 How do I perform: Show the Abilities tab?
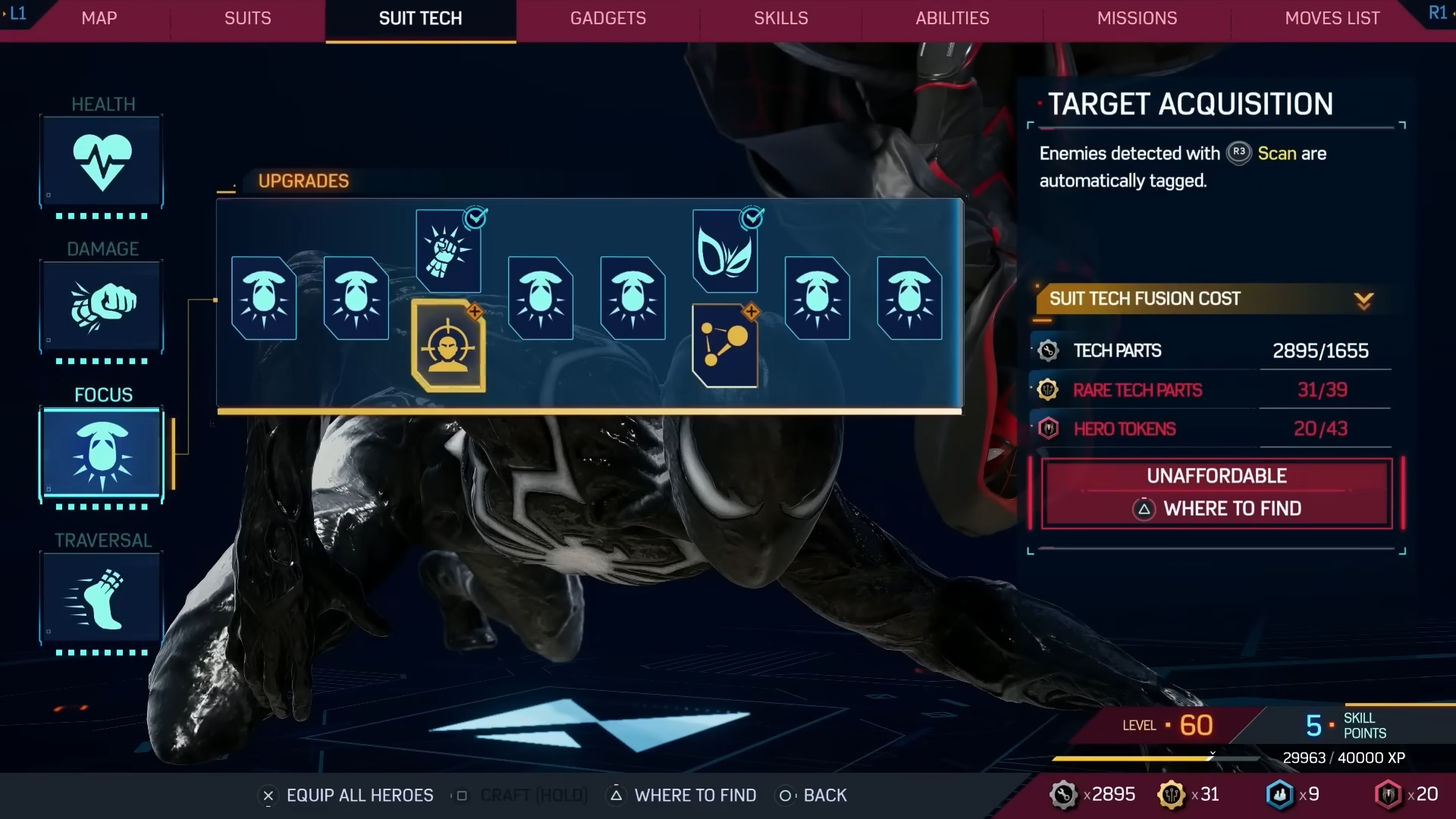pyautogui.click(x=952, y=18)
